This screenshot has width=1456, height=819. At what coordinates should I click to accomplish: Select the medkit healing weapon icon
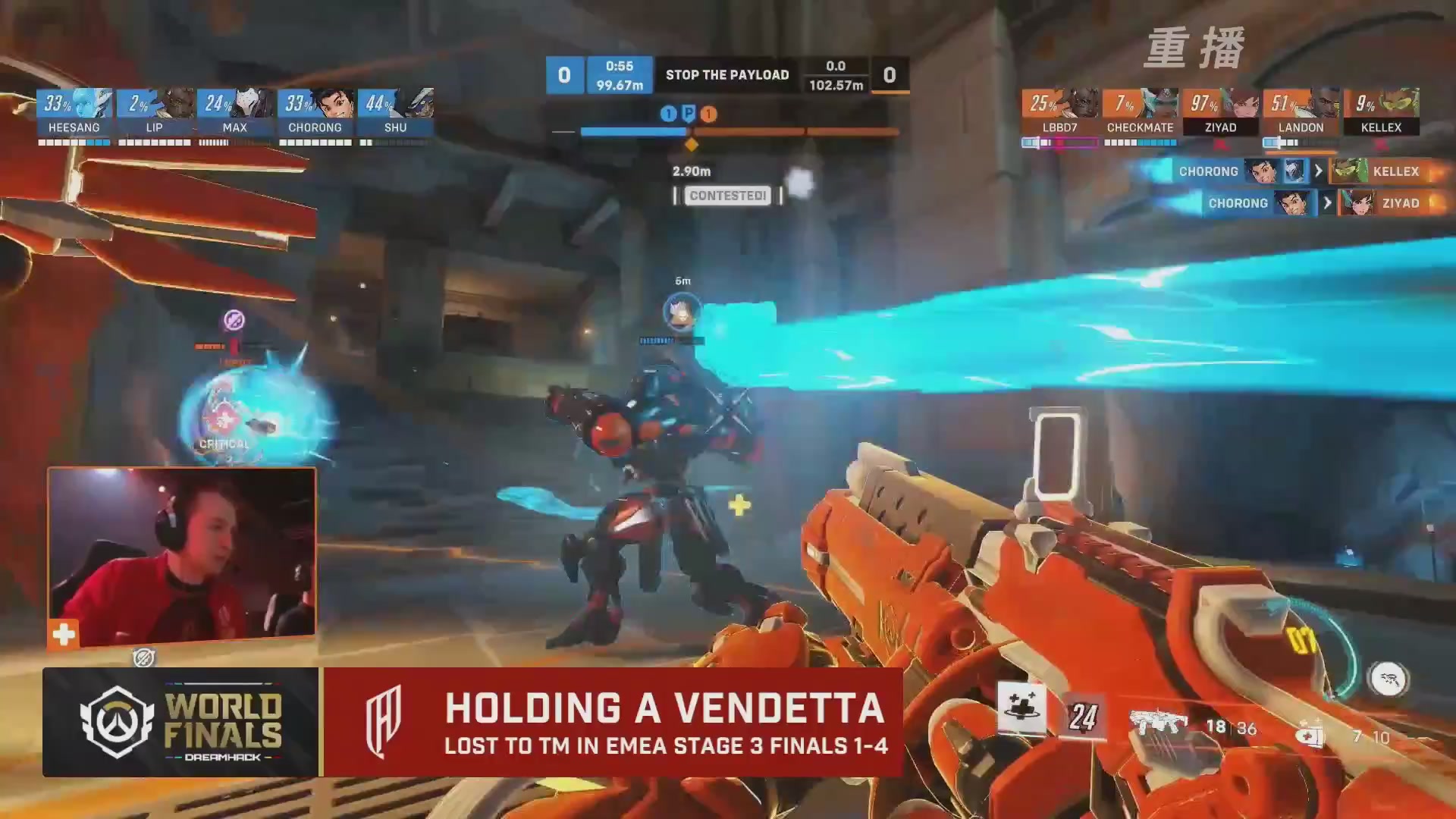(x=1310, y=733)
